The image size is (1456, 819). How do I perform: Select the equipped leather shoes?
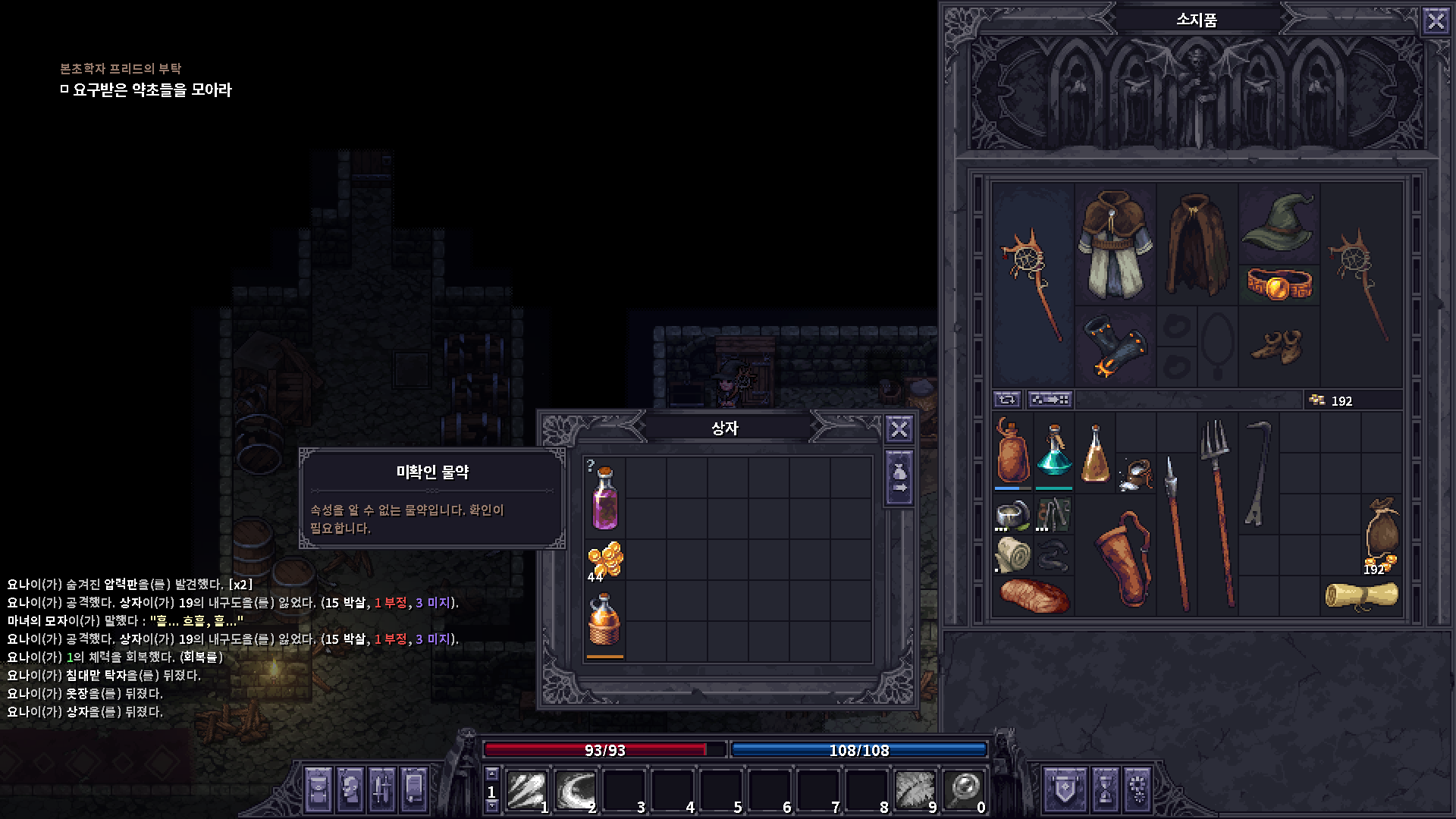(x=1279, y=347)
